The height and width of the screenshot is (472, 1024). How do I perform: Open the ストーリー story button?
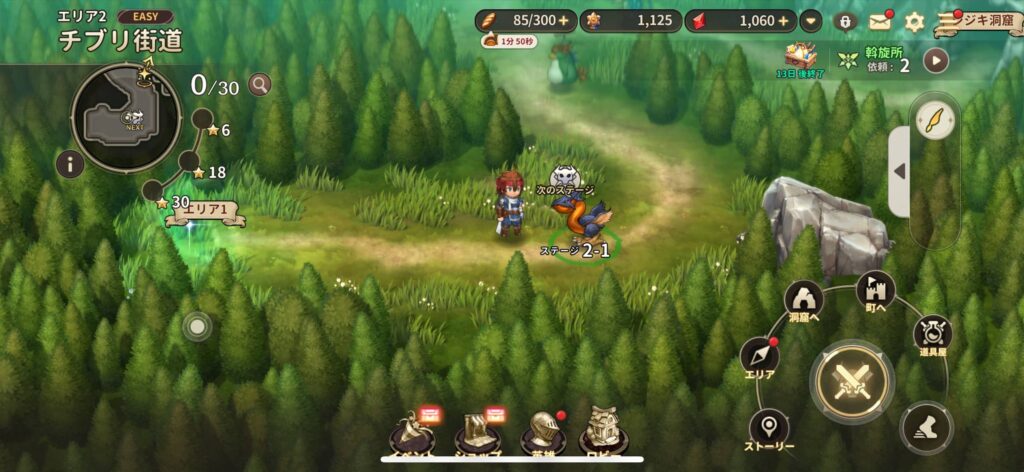click(x=768, y=427)
